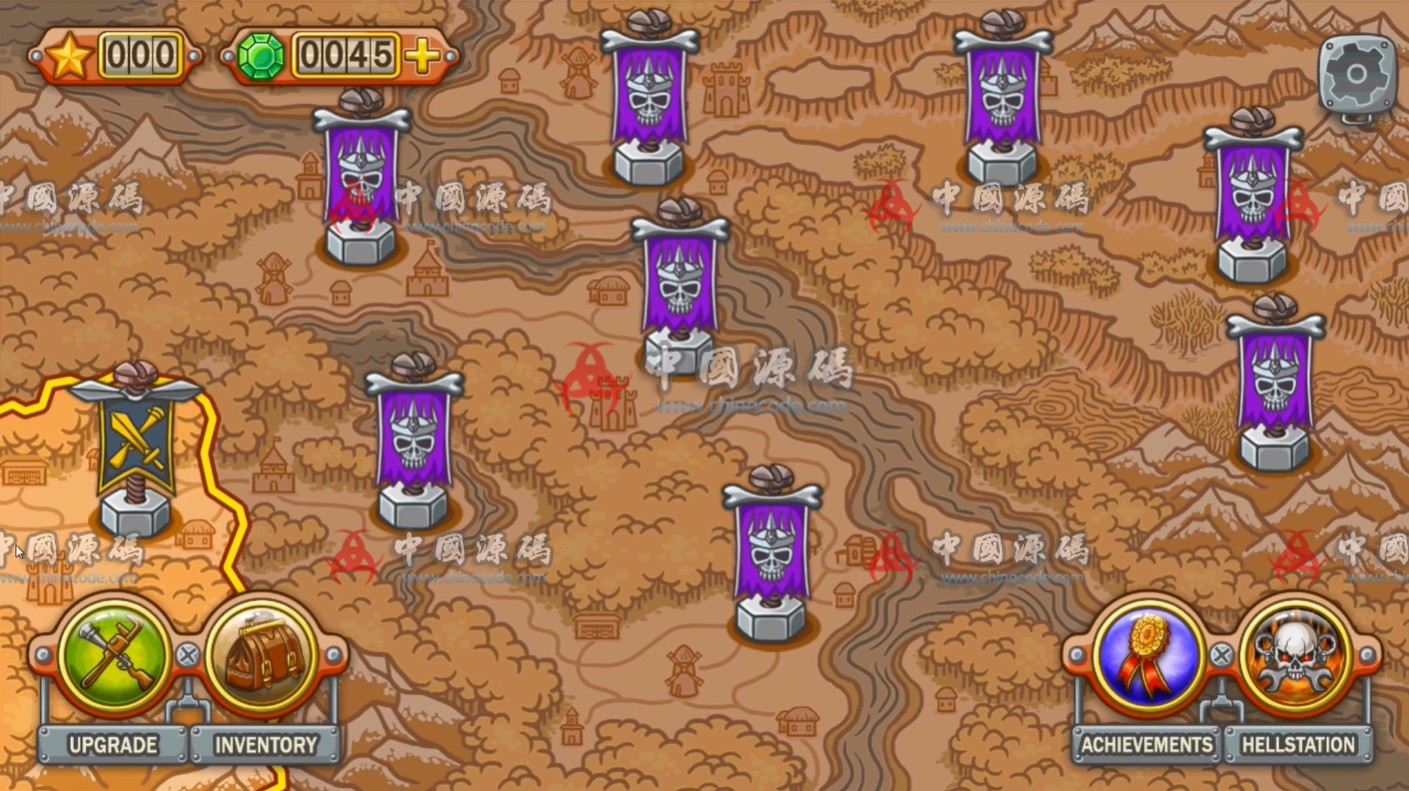Select the Hellstation skull icon
The image size is (1409, 791).
click(x=1294, y=655)
